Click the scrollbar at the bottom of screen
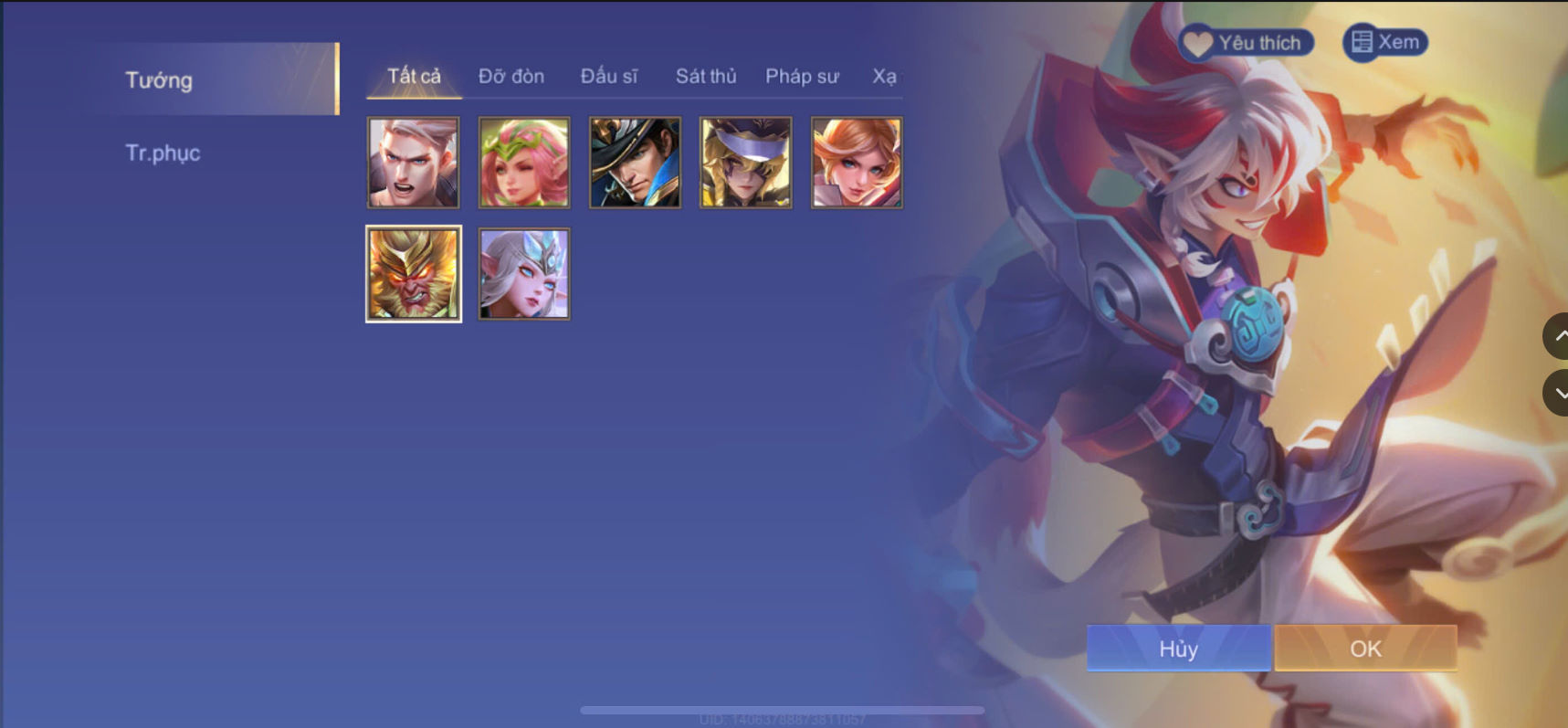This screenshot has width=1568, height=728. coord(784,709)
